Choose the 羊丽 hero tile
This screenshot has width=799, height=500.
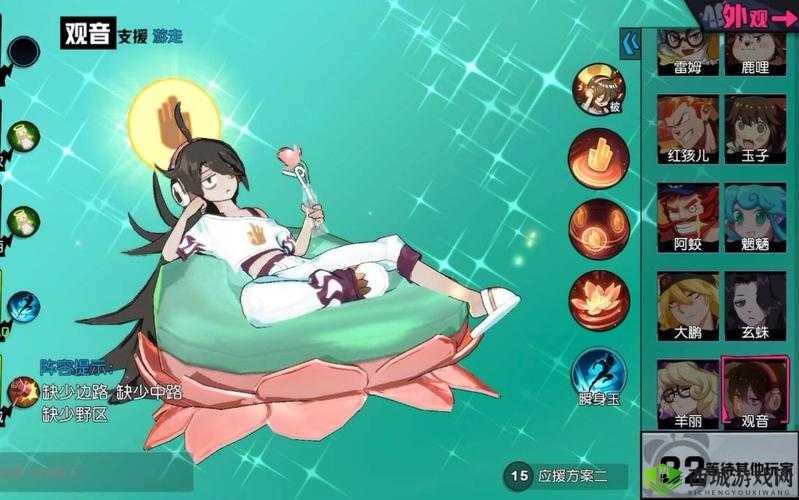tap(689, 392)
